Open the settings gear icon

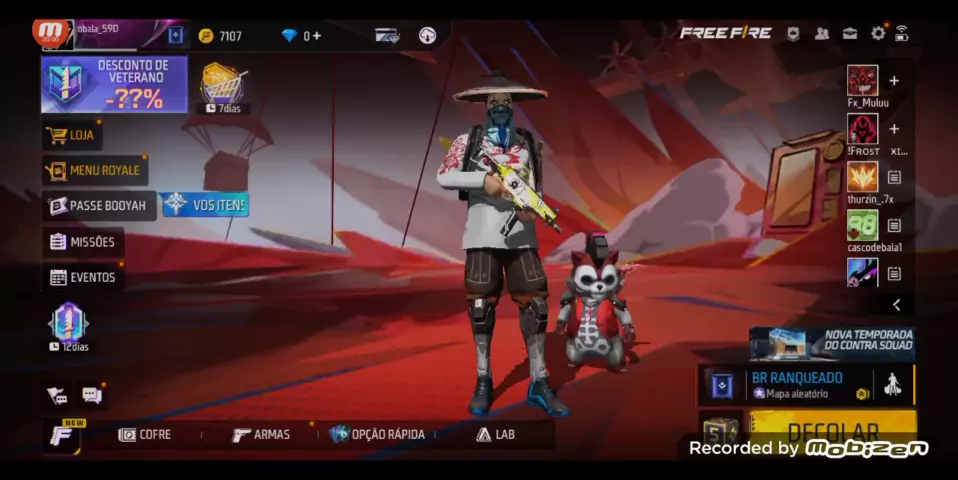[x=878, y=33]
